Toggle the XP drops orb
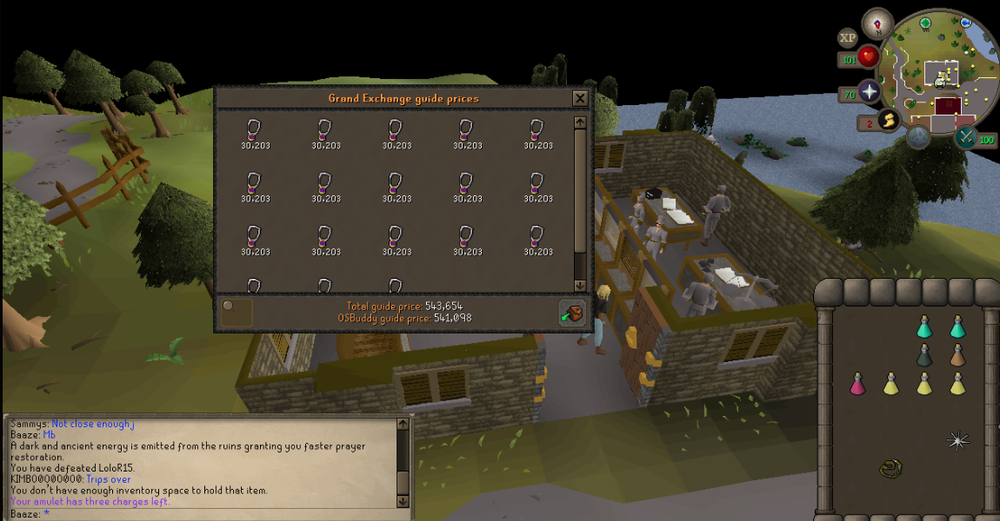Screen dimensions: 1000x521 848,38
